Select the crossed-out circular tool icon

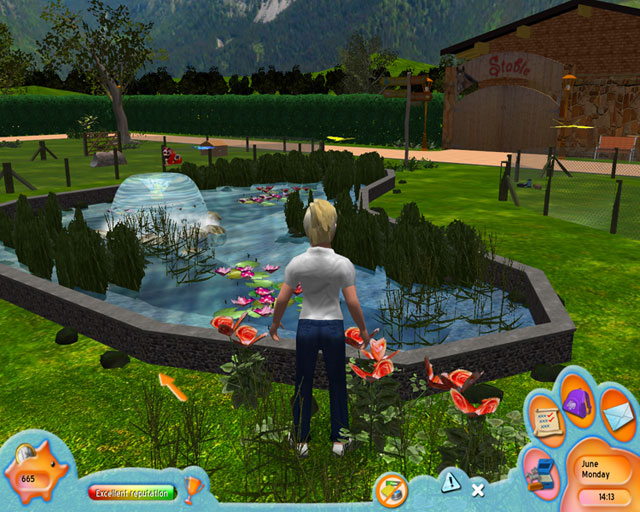390,491
